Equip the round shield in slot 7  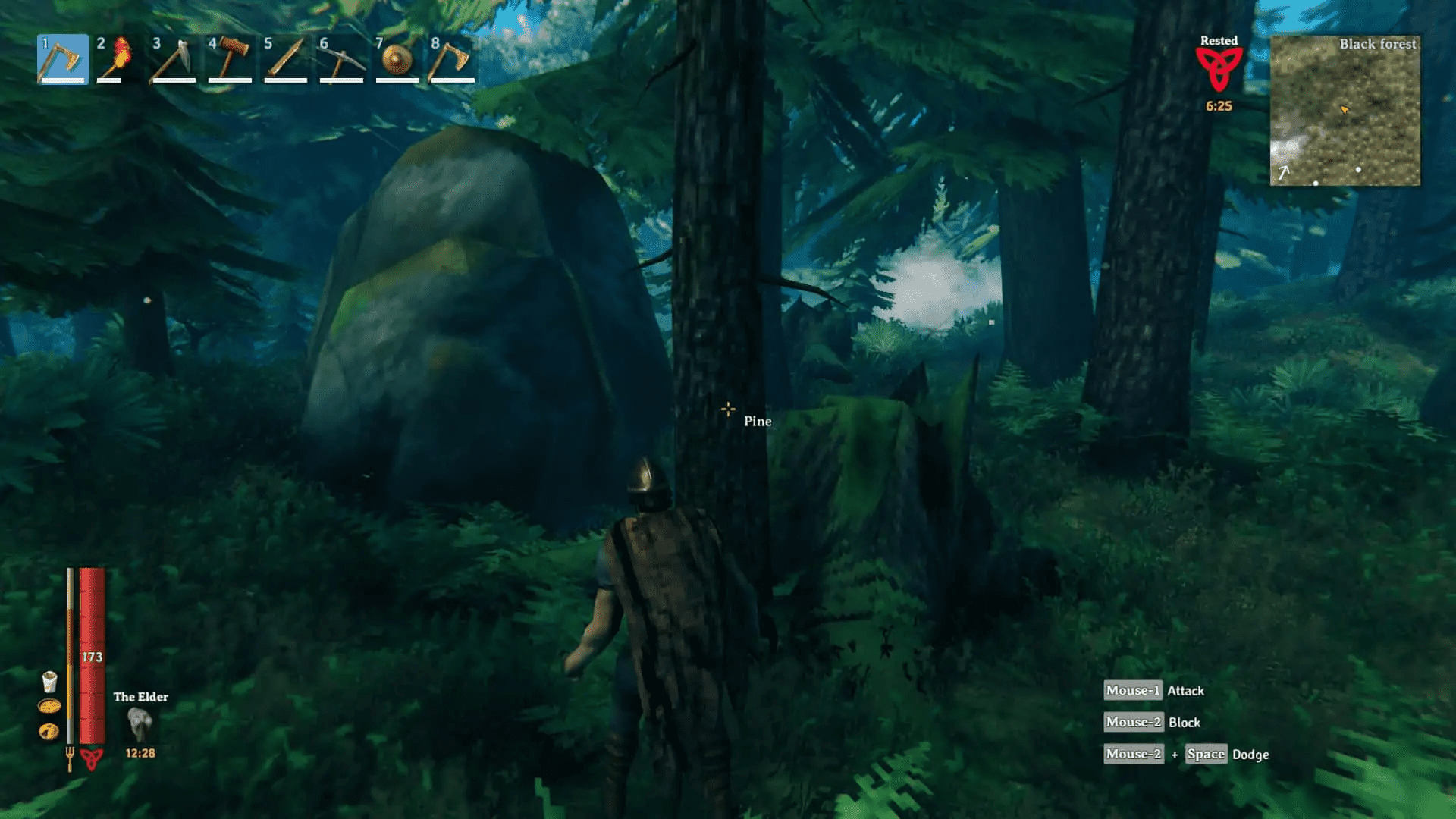click(x=397, y=59)
